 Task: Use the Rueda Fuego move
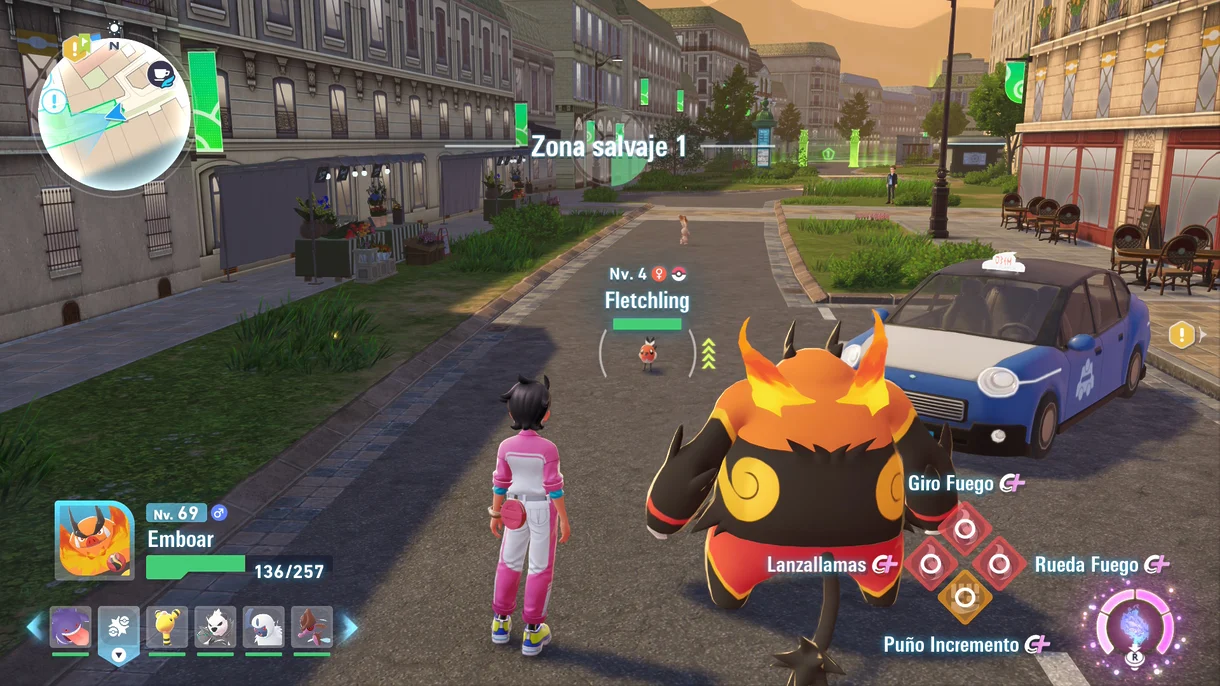coord(998,563)
